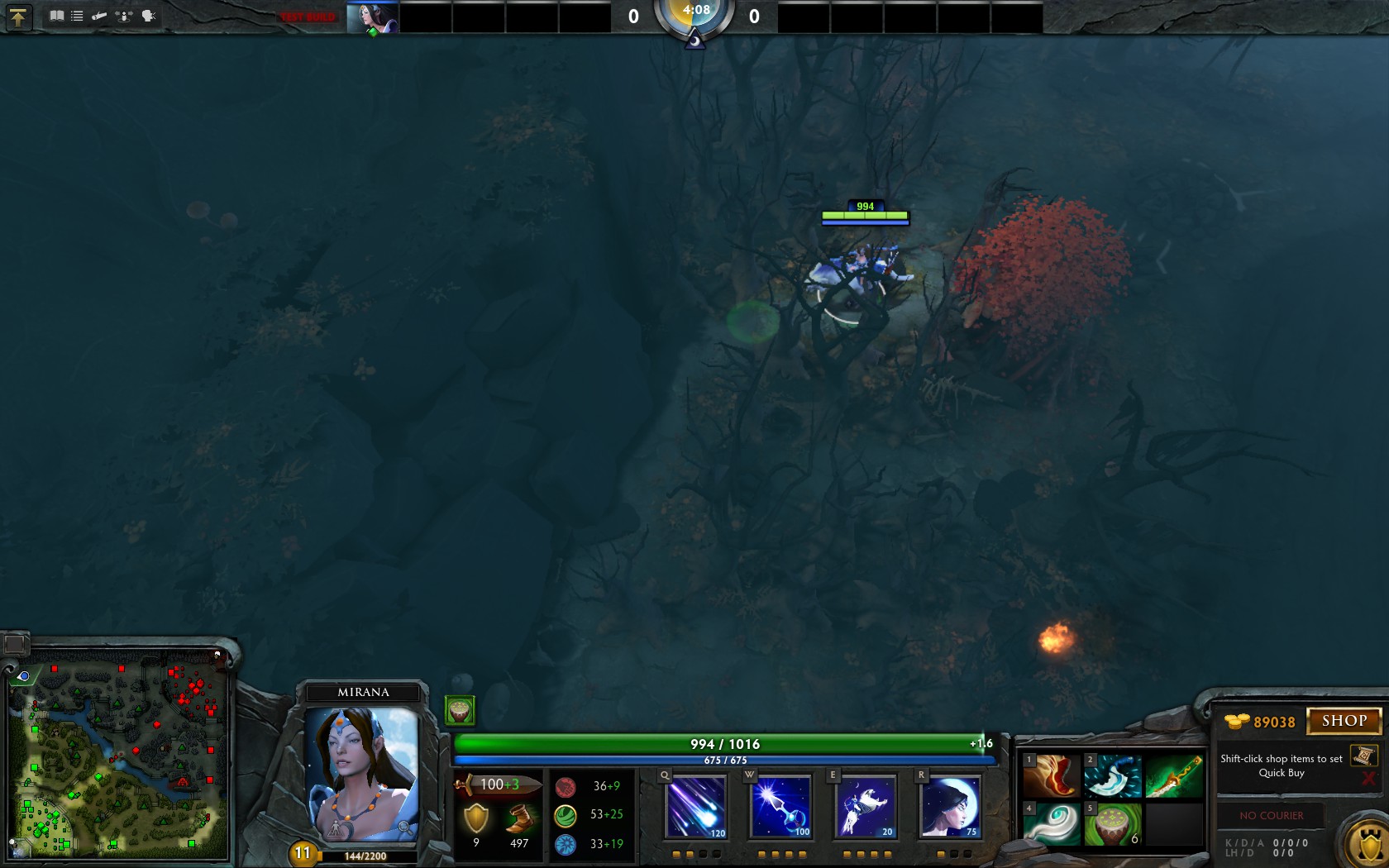
Task: Open the scoreboard list icon
Action: [77, 16]
